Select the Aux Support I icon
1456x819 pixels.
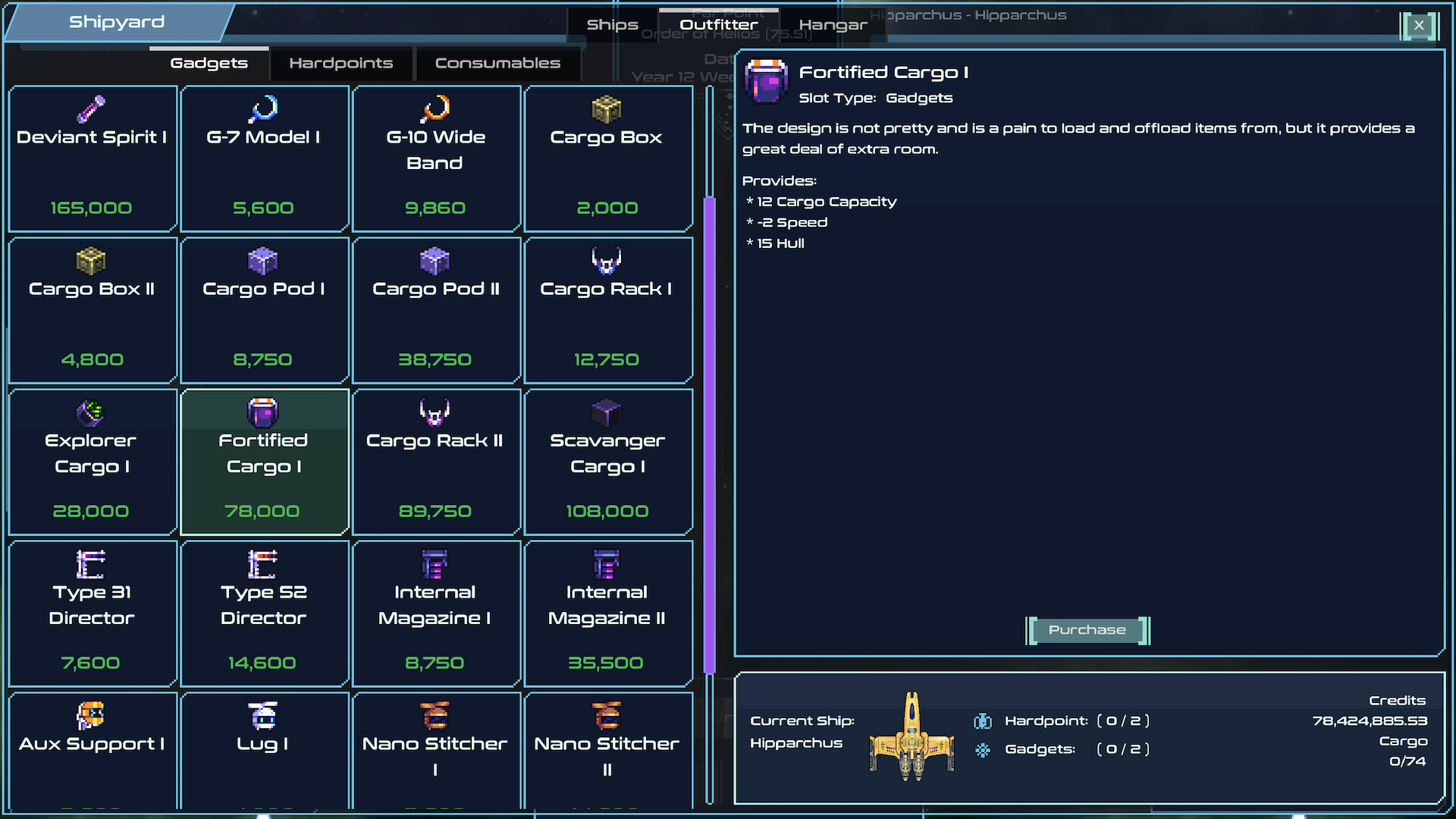93,716
